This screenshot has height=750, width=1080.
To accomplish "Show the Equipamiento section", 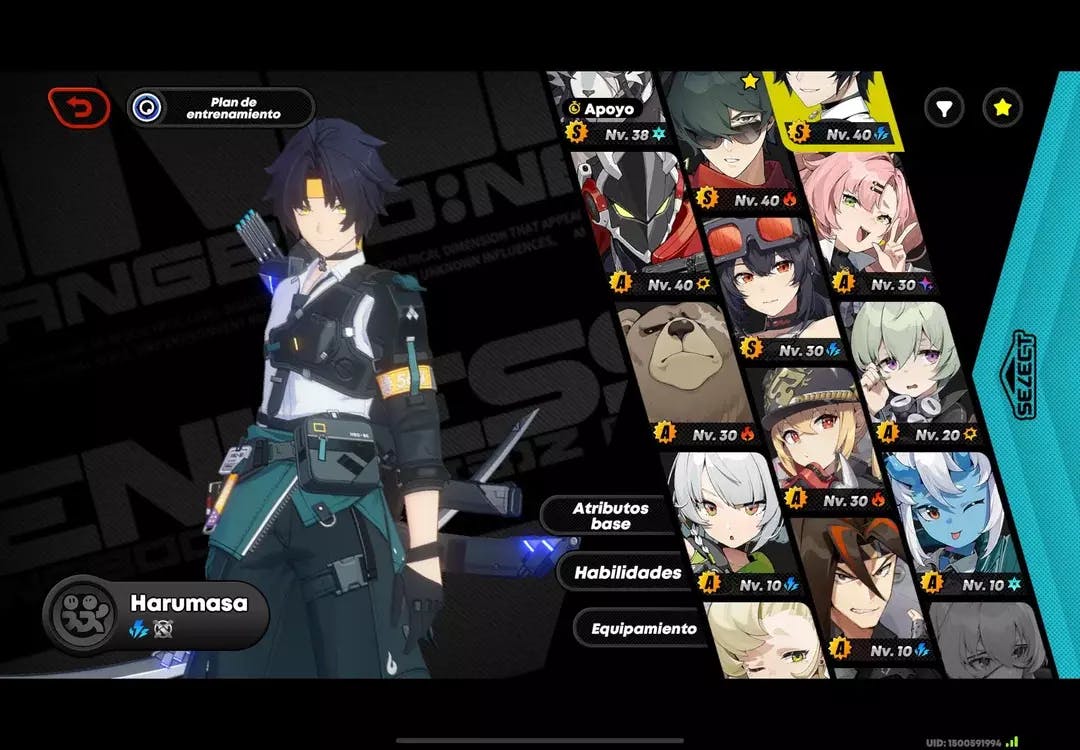I will [643, 629].
